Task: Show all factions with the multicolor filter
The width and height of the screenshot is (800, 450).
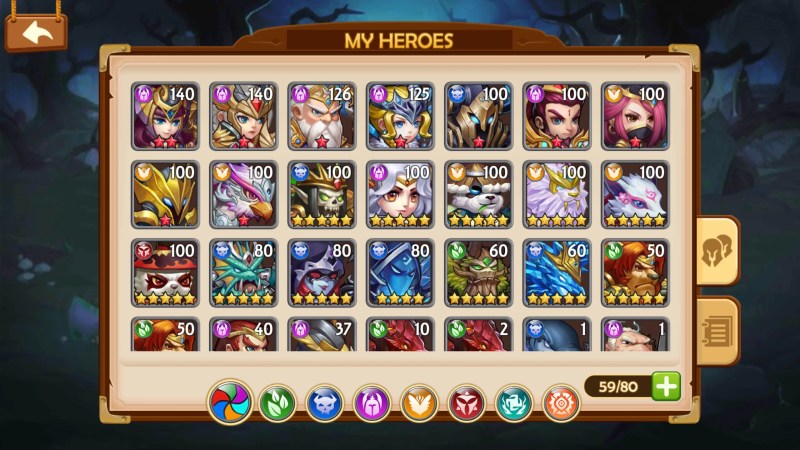Action: coord(230,404)
